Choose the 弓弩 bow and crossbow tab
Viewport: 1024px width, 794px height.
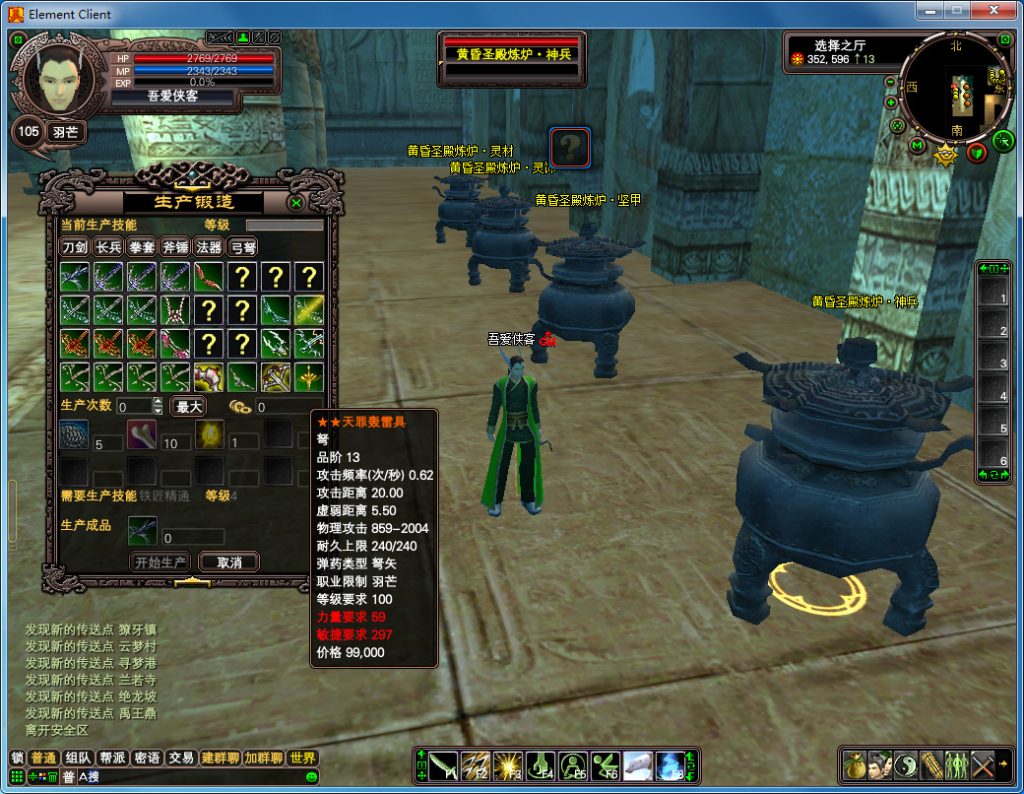[243, 247]
